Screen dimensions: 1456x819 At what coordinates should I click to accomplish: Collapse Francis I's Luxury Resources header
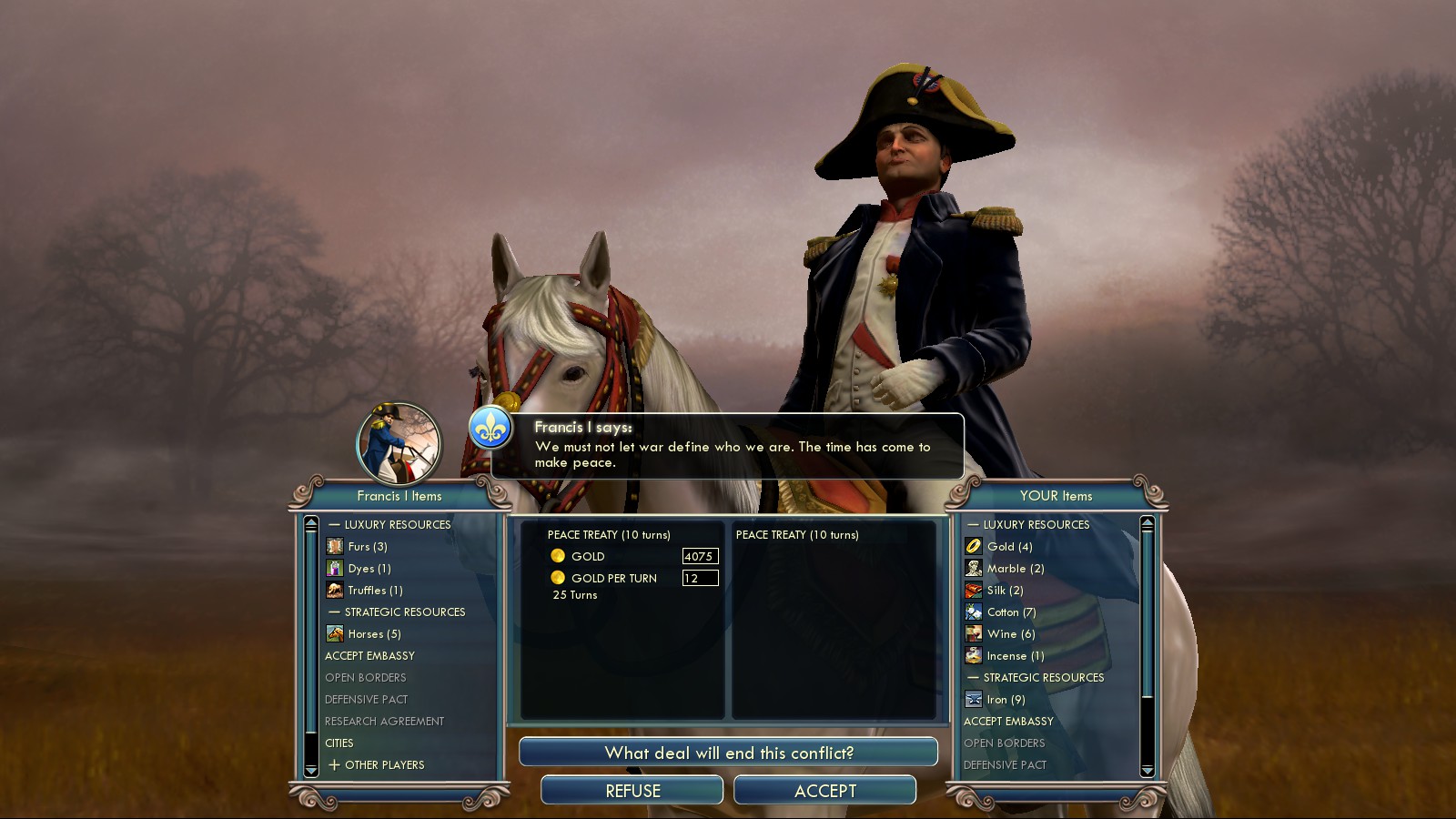(397, 525)
